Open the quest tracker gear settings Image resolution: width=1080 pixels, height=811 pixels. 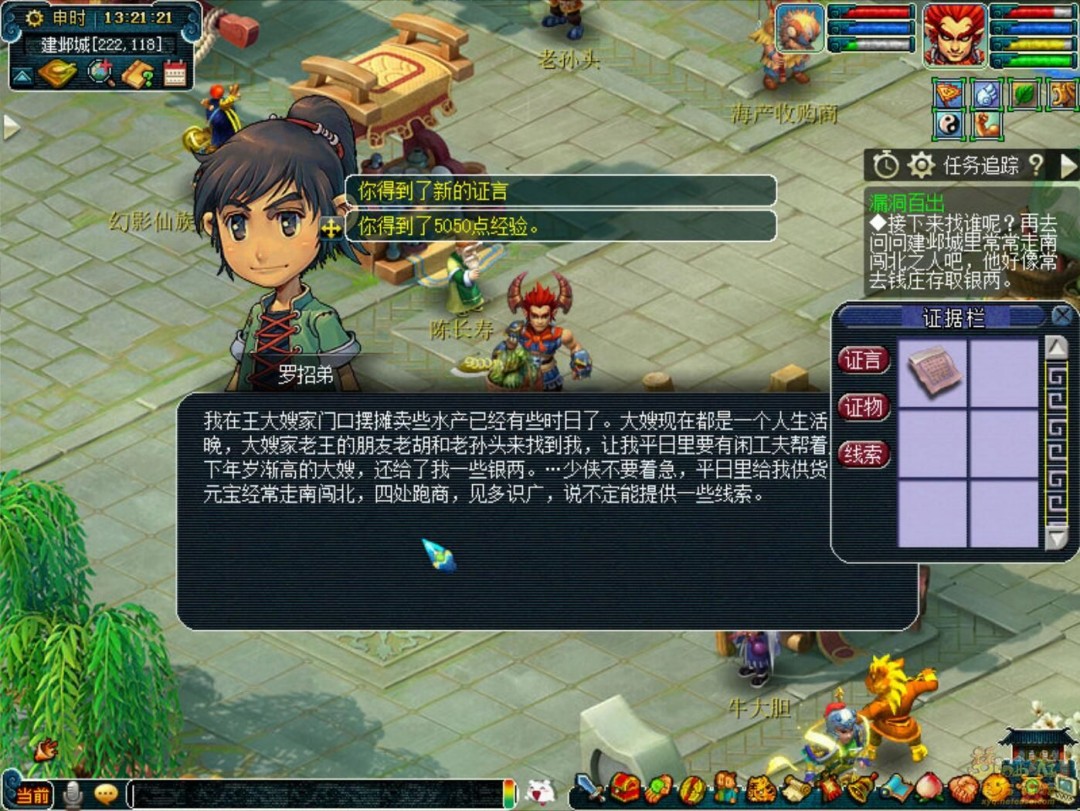(x=921, y=165)
